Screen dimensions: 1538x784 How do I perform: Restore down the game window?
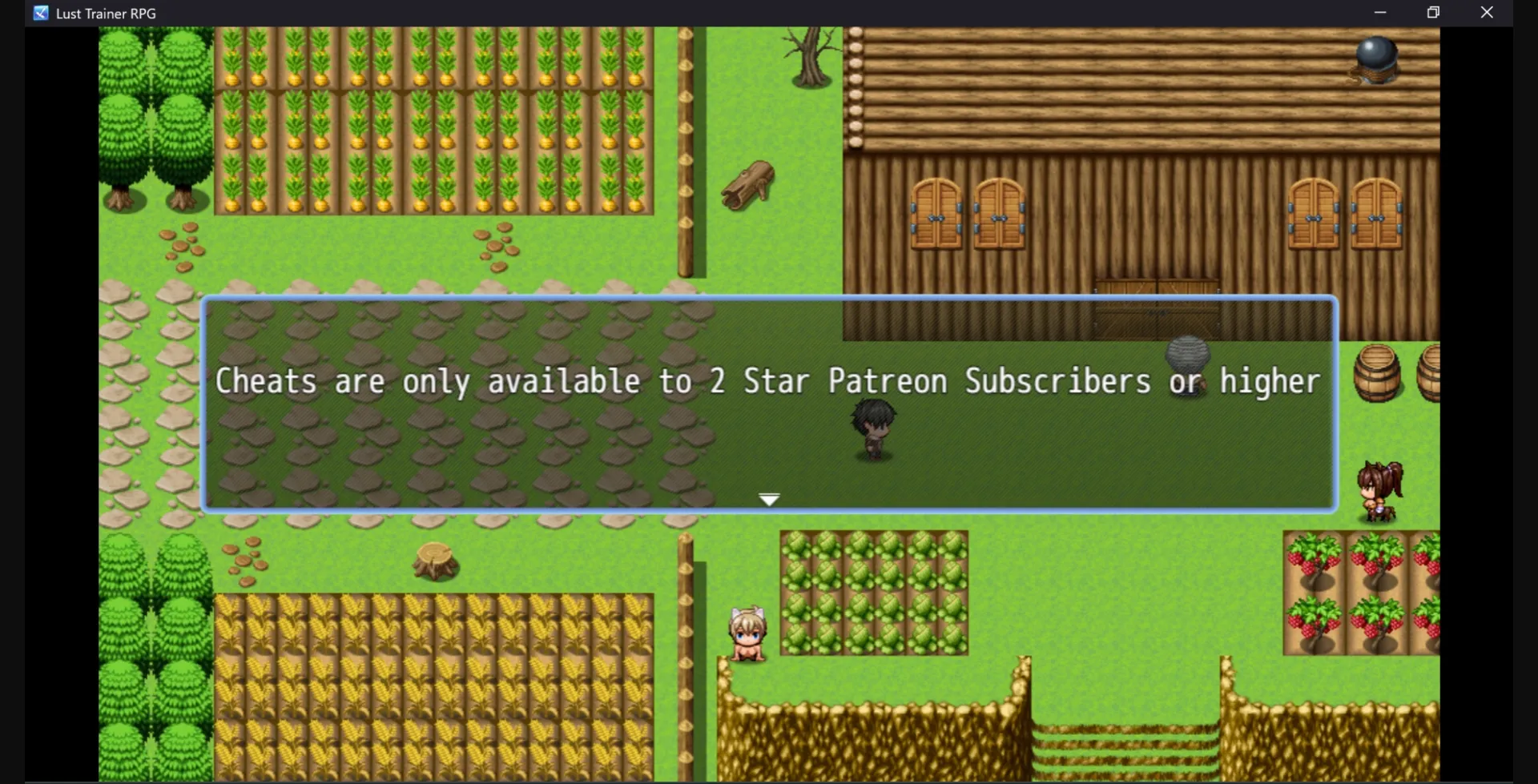pos(1433,12)
